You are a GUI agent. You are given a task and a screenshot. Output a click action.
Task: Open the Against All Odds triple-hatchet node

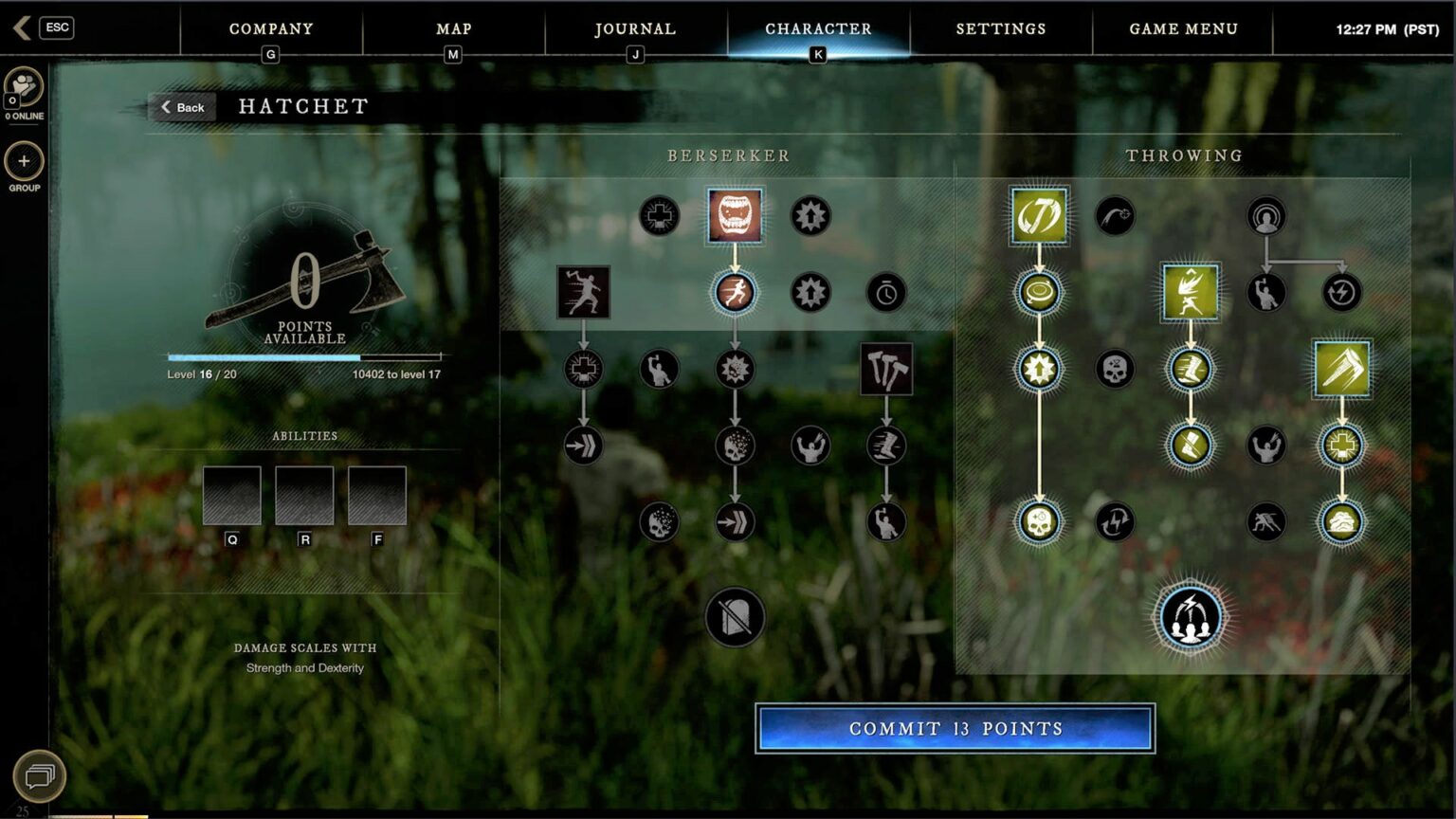pyautogui.click(x=887, y=370)
